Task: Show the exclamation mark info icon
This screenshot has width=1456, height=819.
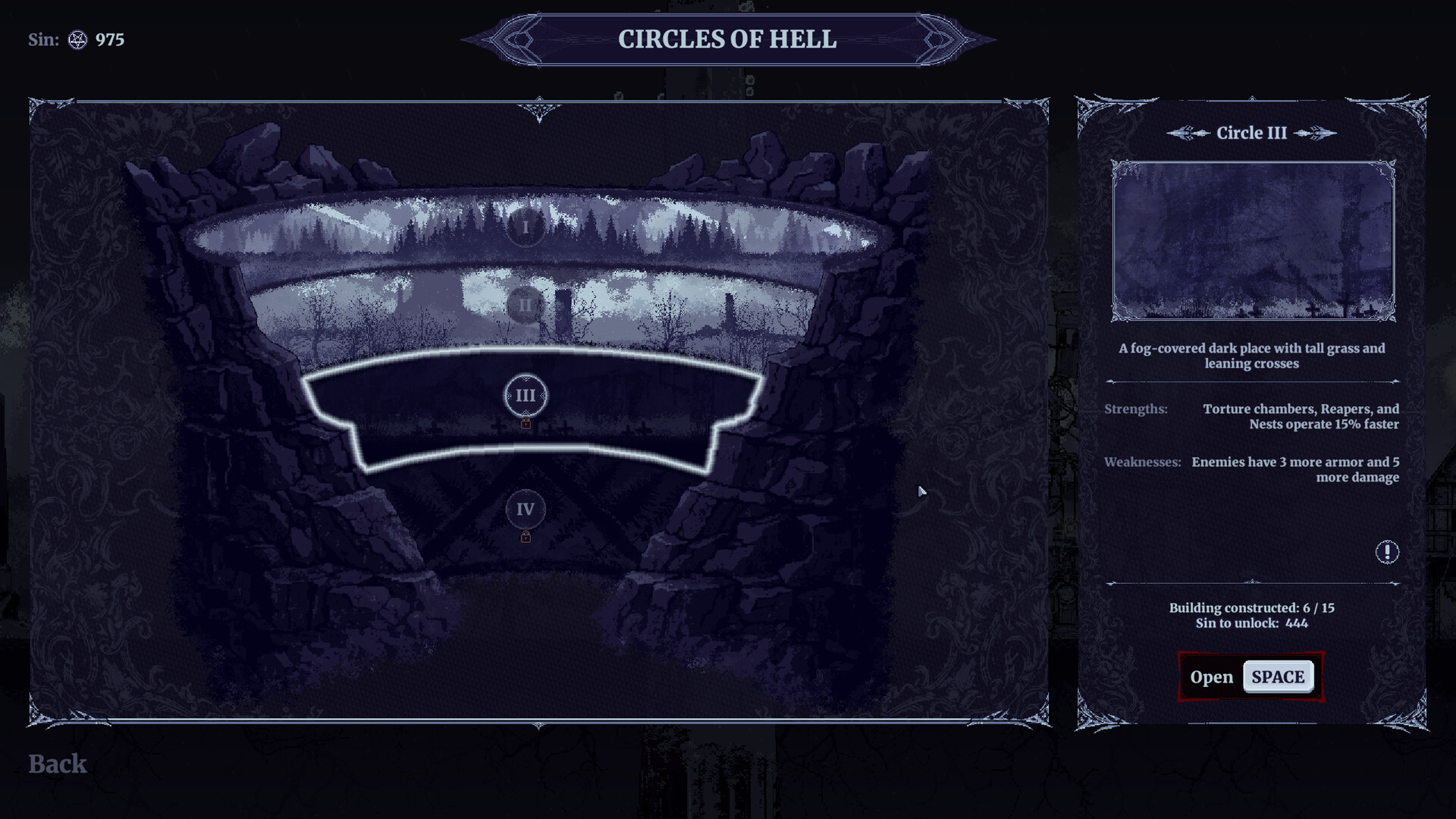Action: coord(1387,552)
